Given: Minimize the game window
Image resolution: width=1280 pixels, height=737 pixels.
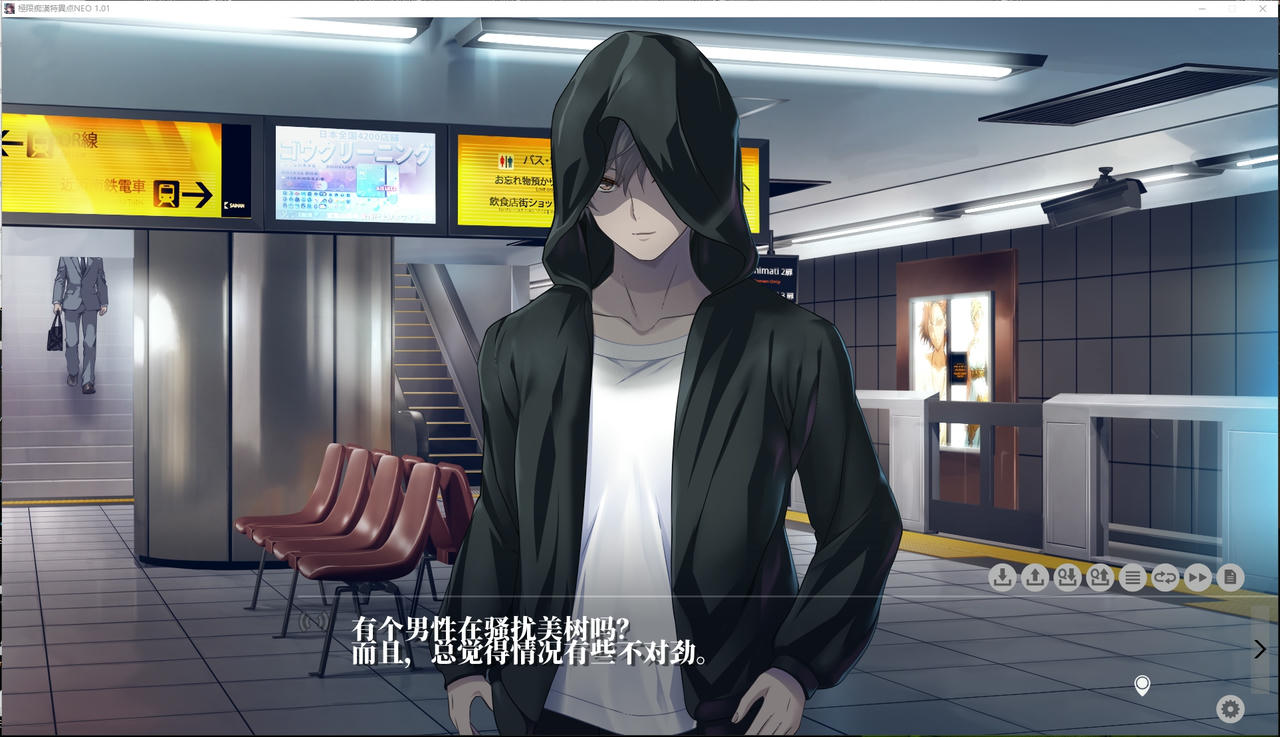Looking at the screenshot, I should [x=1202, y=8].
